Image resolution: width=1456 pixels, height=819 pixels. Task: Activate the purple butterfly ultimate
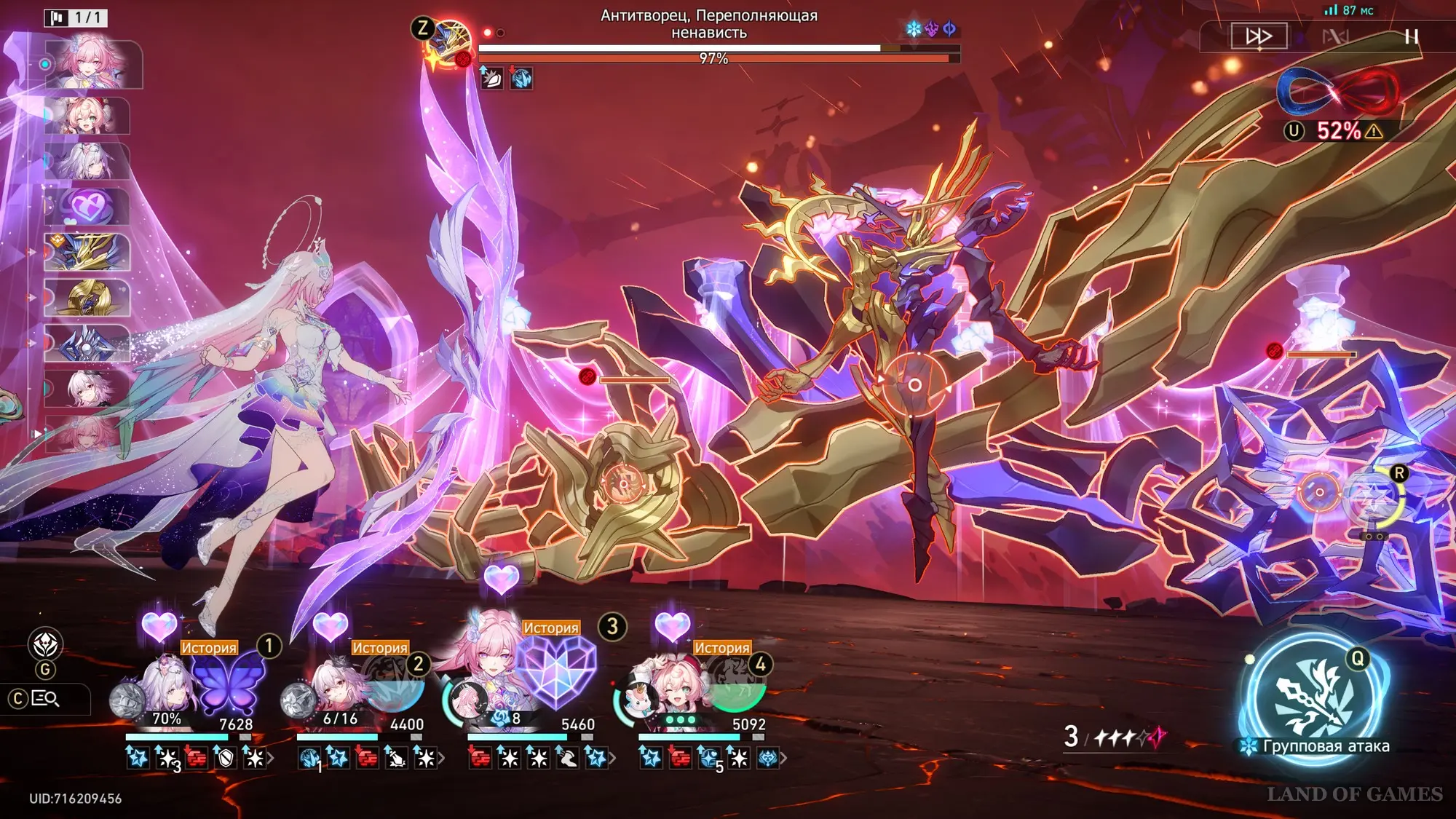point(228,682)
